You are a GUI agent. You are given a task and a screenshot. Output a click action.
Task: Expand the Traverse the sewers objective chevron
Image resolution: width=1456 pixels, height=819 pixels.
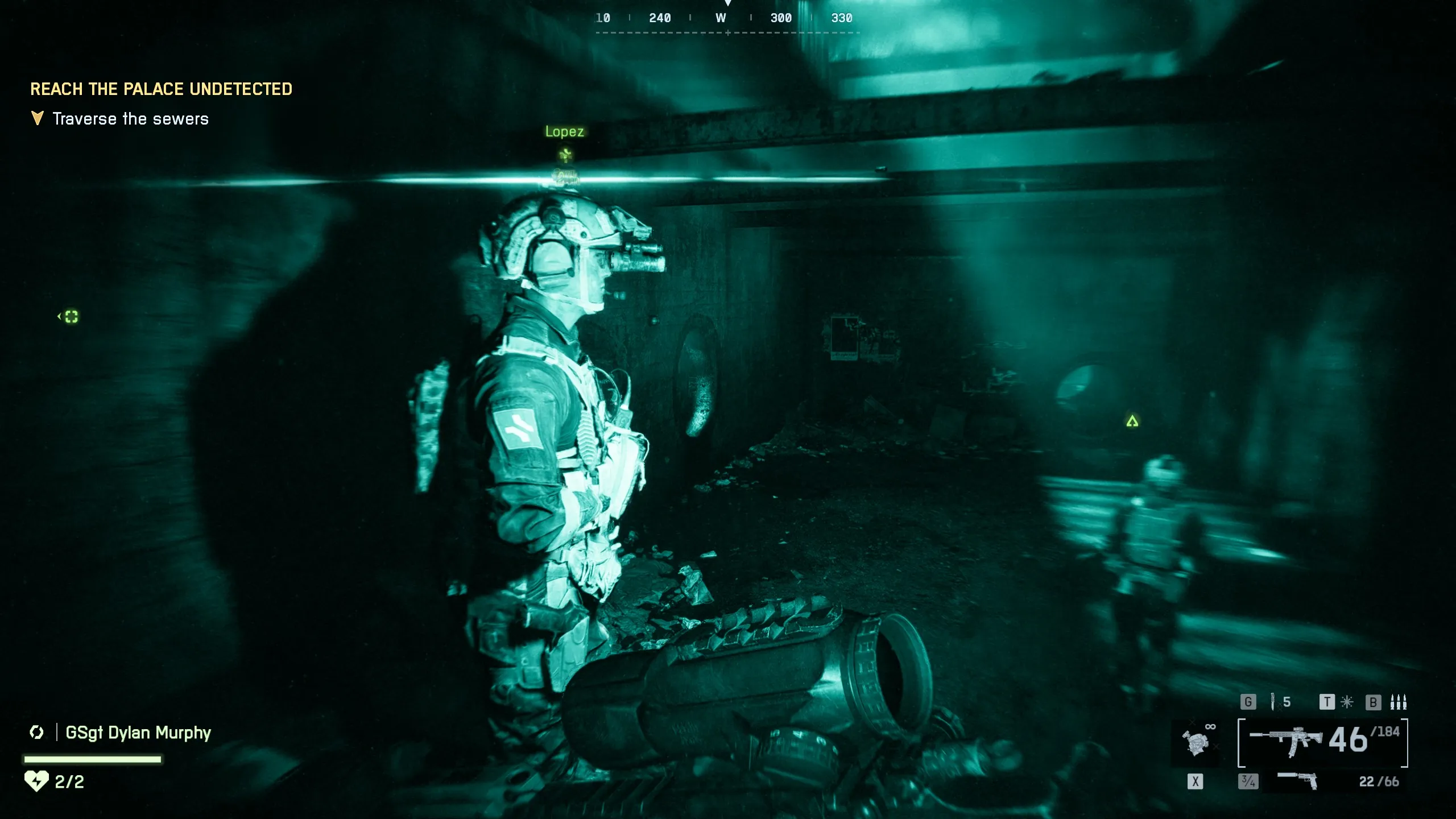pos(36,118)
